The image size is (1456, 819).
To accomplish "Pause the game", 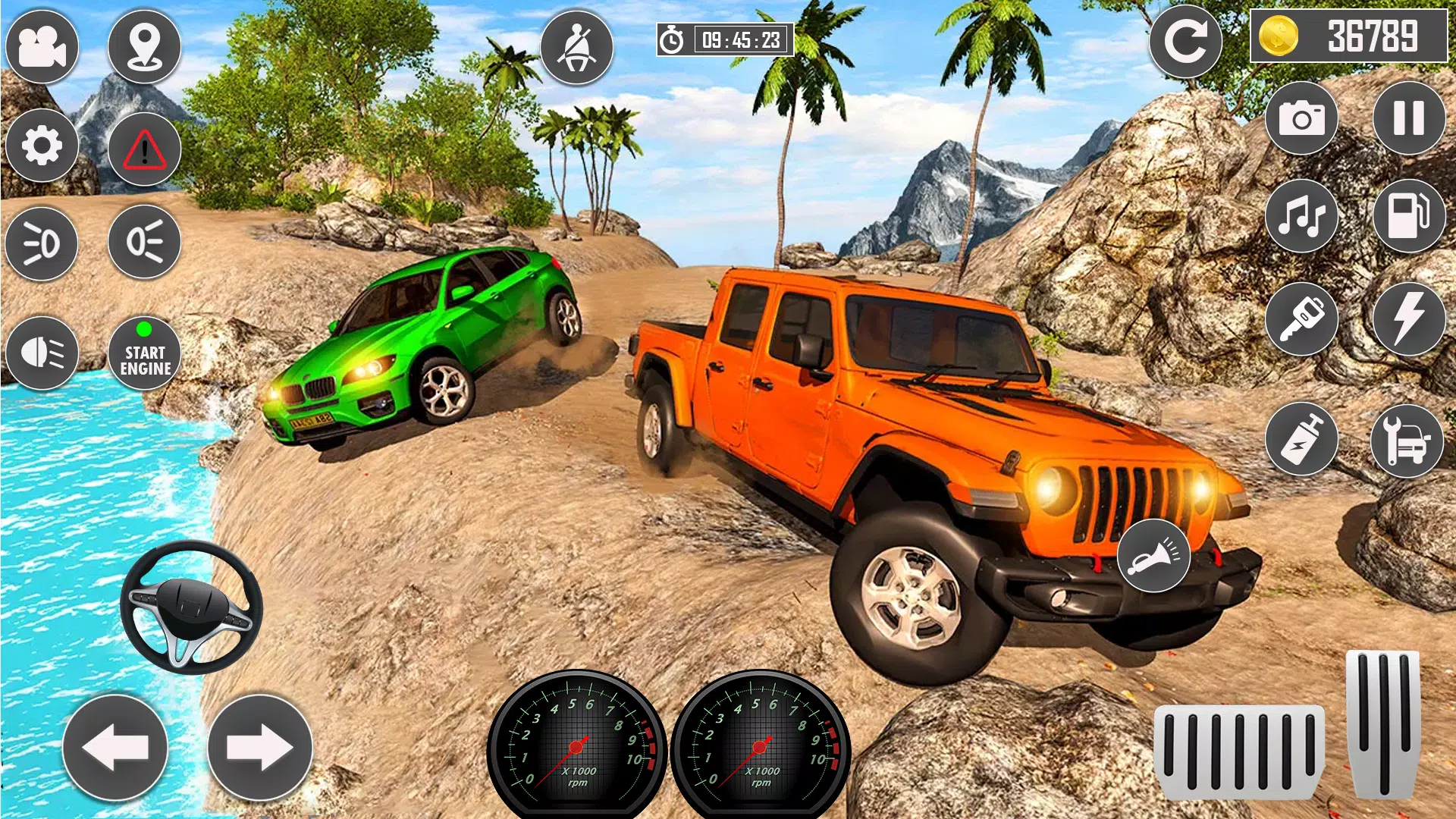I will click(x=1408, y=118).
